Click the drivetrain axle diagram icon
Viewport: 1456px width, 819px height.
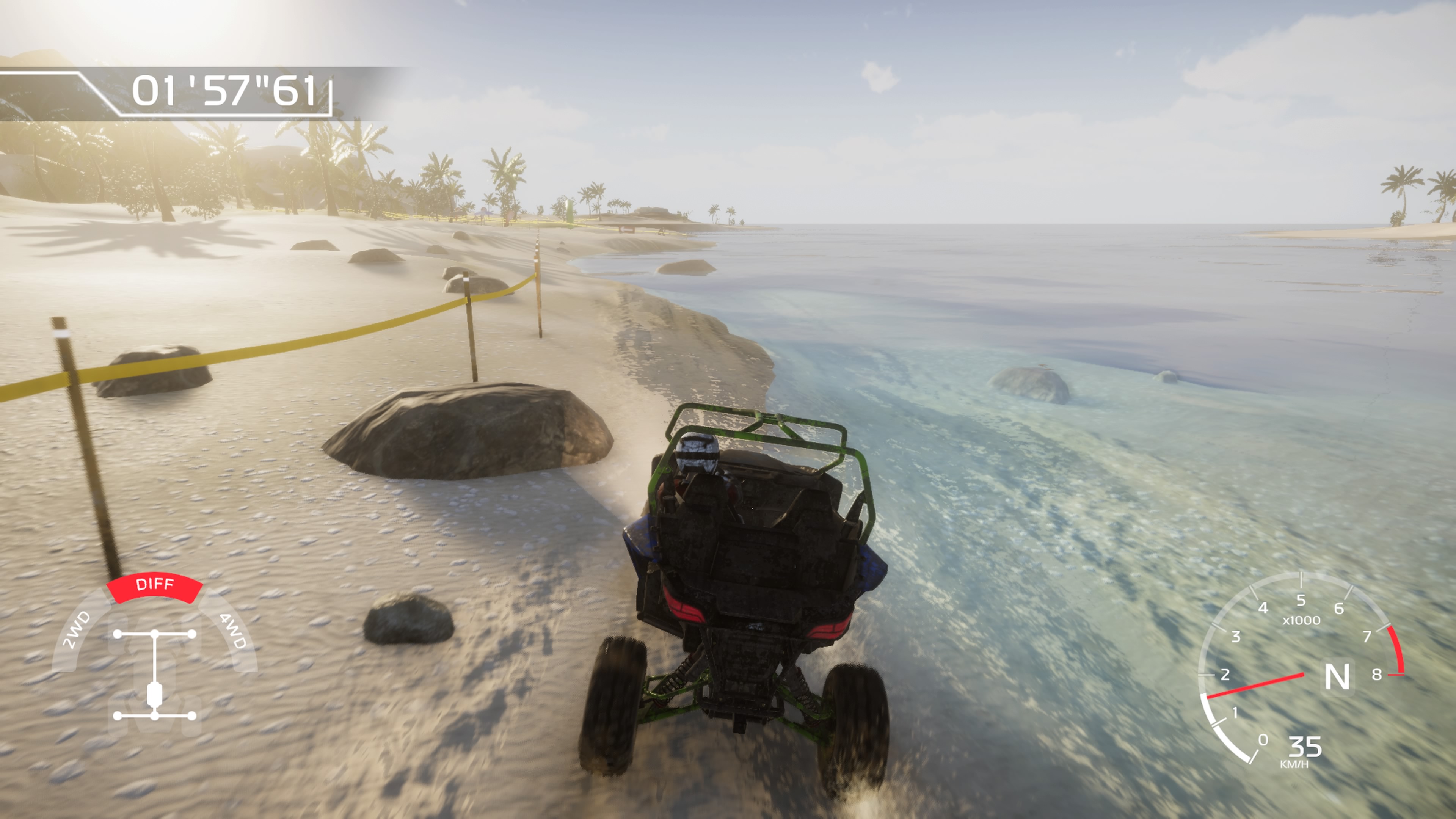(x=154, y=675)
